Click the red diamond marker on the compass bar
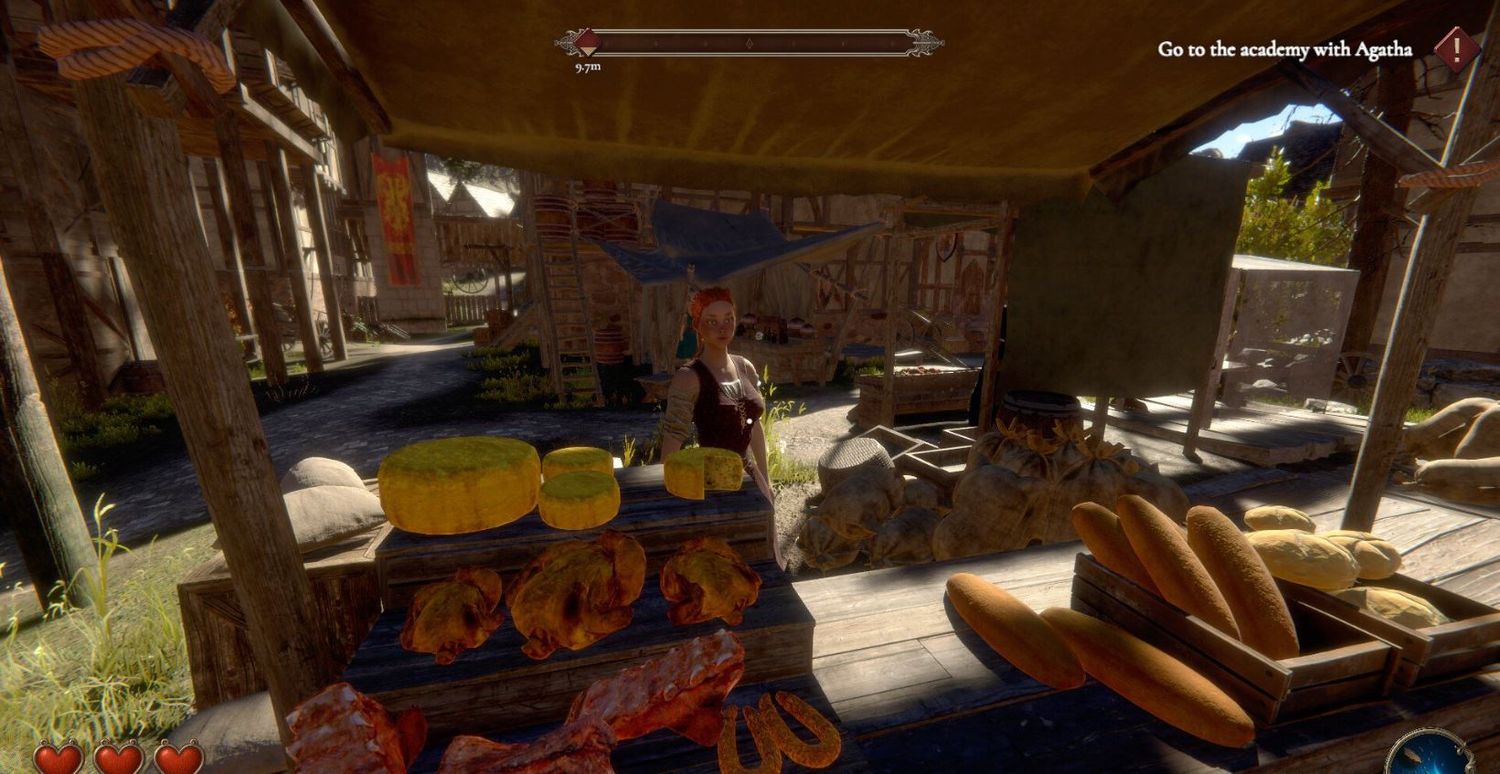The width and height of the screenshot is (1500, 774). (587, 42)
